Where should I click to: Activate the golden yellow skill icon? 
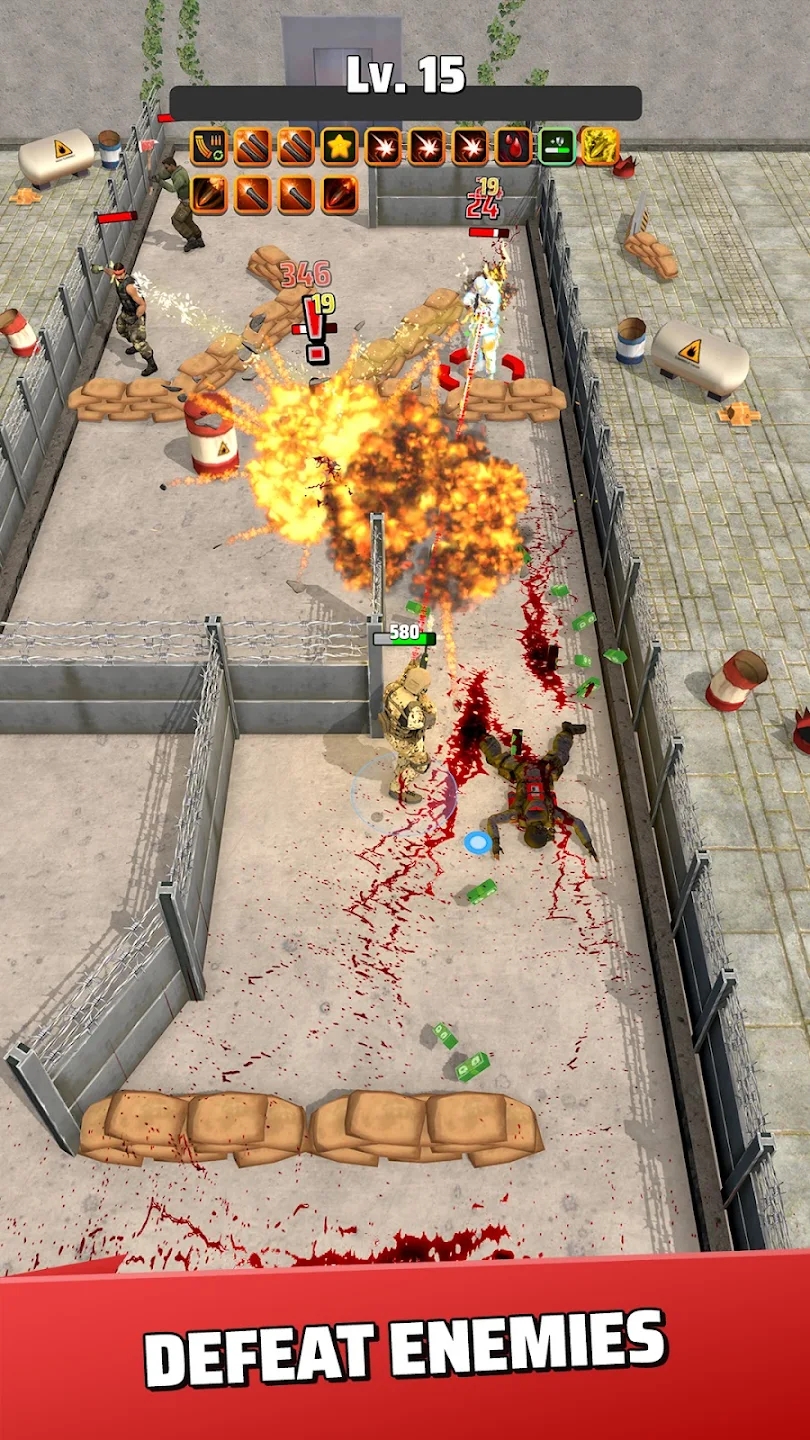coord(599,147)
